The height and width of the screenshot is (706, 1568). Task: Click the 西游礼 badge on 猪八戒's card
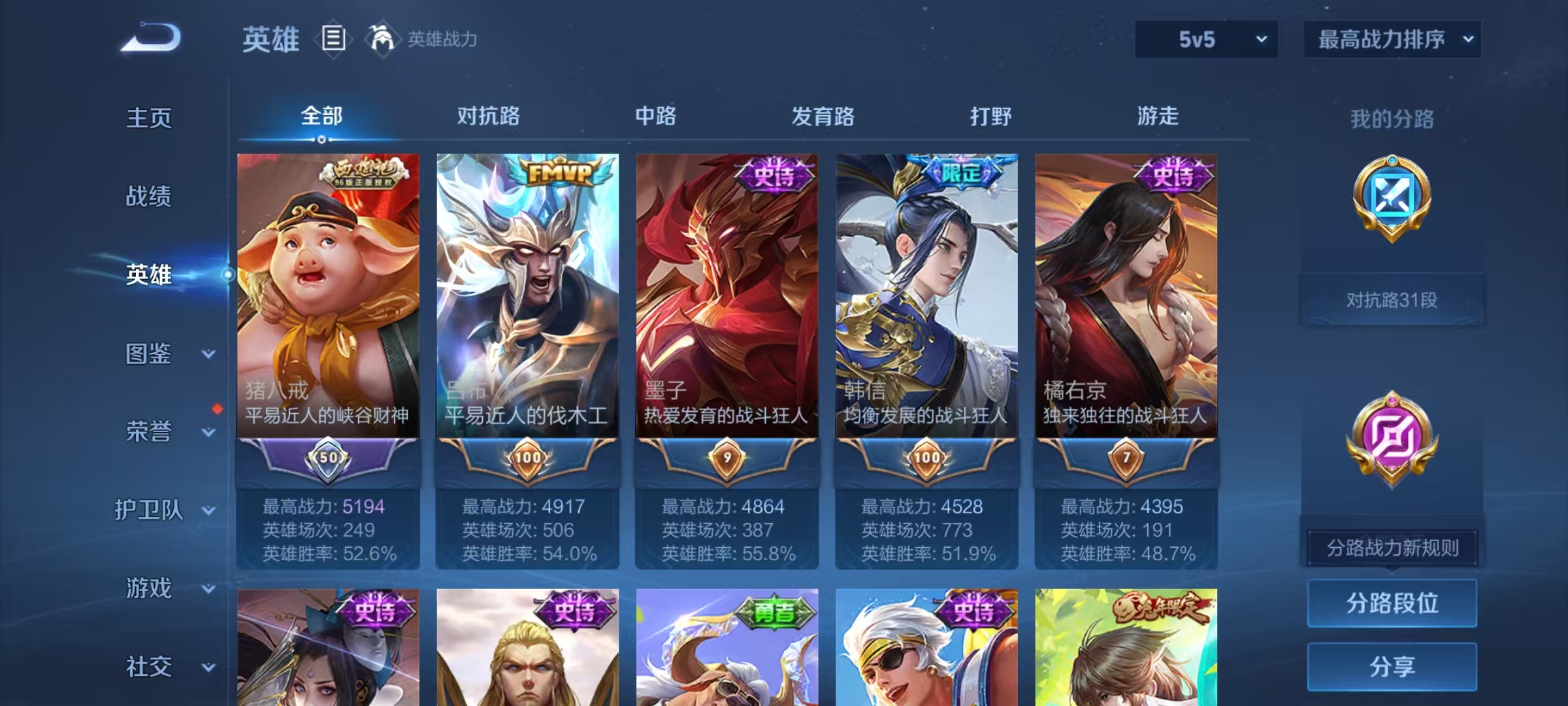[x=365, y=172]
